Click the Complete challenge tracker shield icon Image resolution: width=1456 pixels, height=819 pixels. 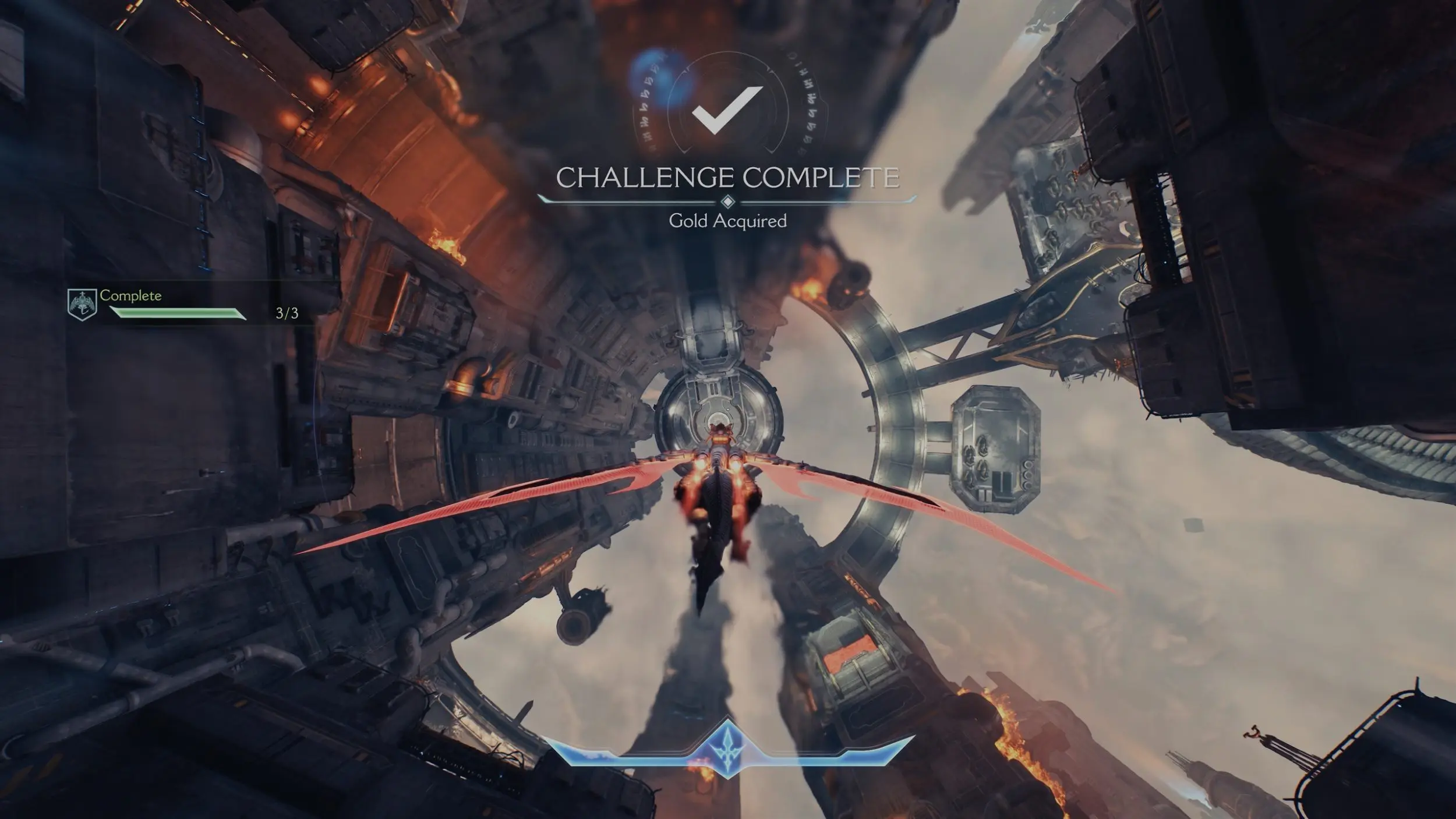click(x=82, y=304)
